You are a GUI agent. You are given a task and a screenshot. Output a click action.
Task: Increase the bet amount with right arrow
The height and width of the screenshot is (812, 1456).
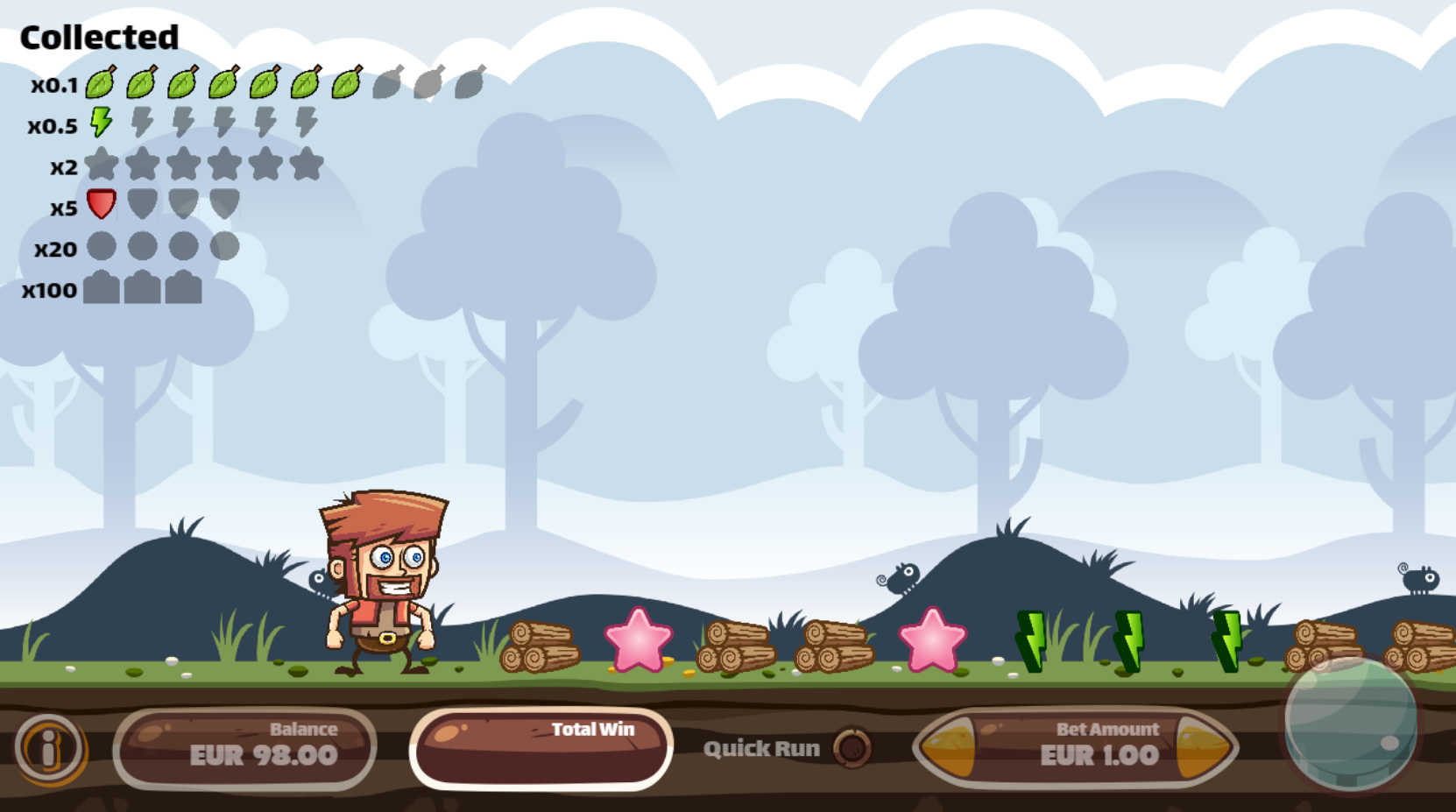[1205, 748]
